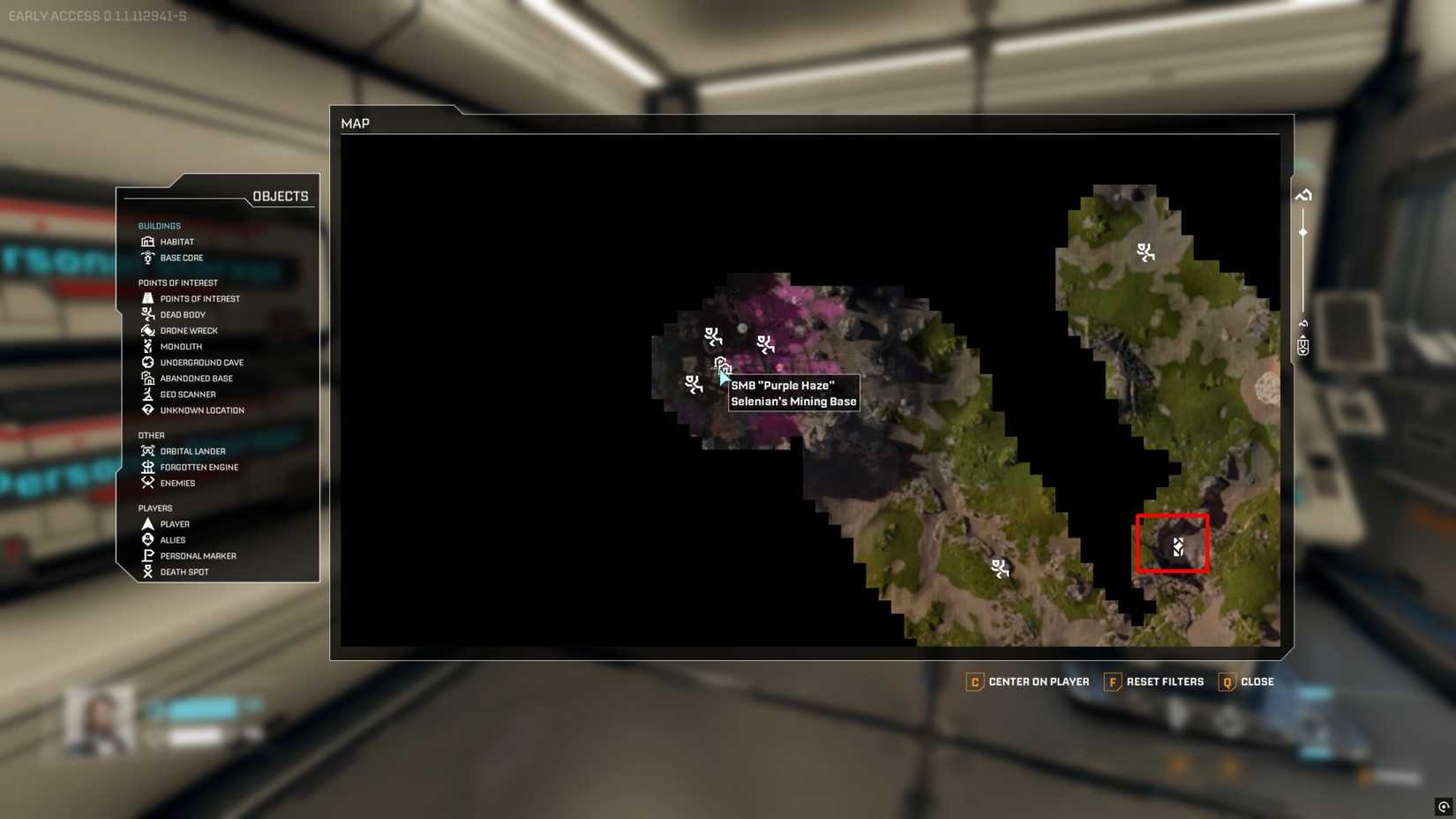
Task: Toggle the Unknown Location filter
Action: (148, 409)
